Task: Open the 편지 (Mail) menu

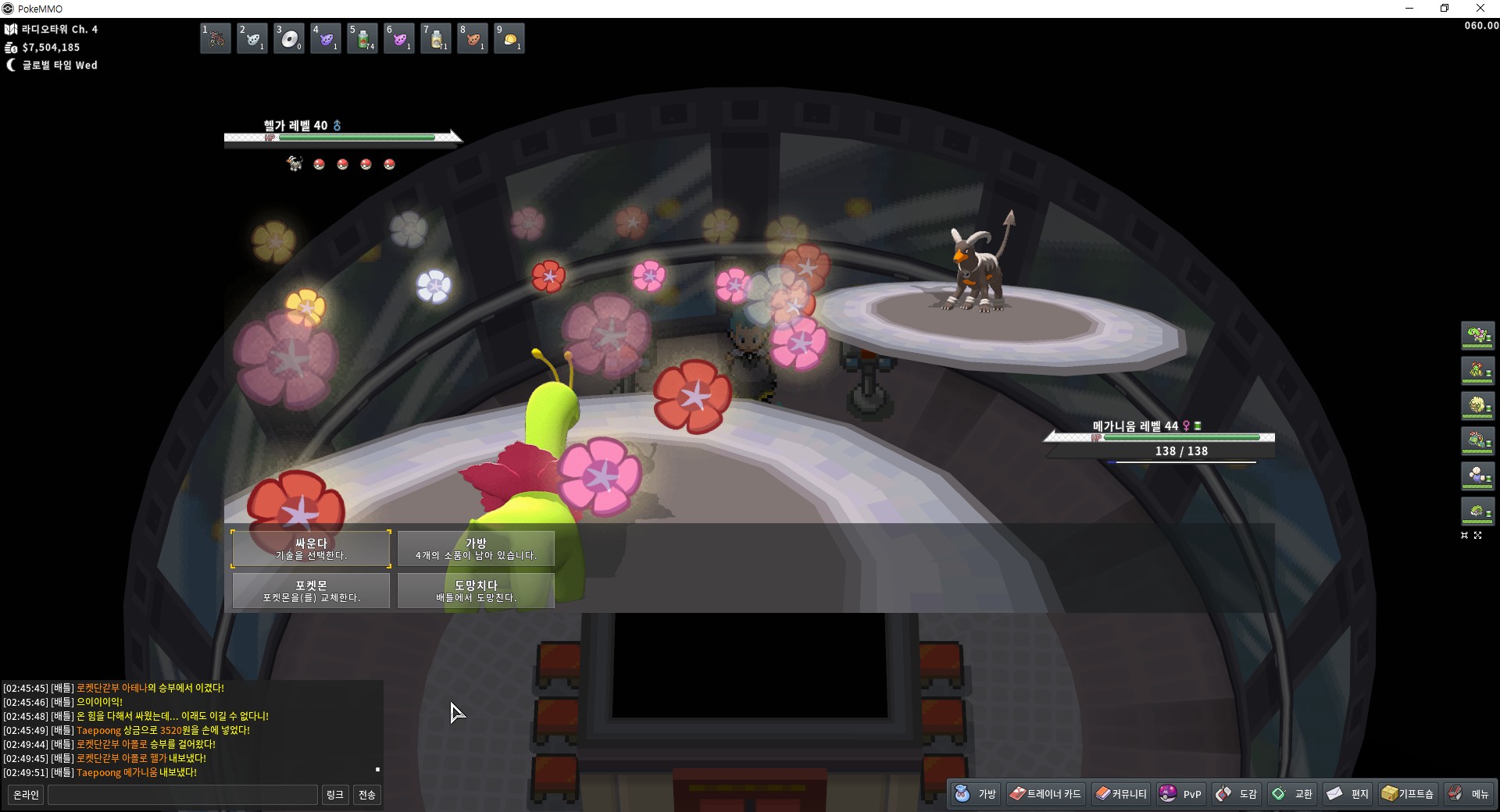Action: click(1348, 794)
